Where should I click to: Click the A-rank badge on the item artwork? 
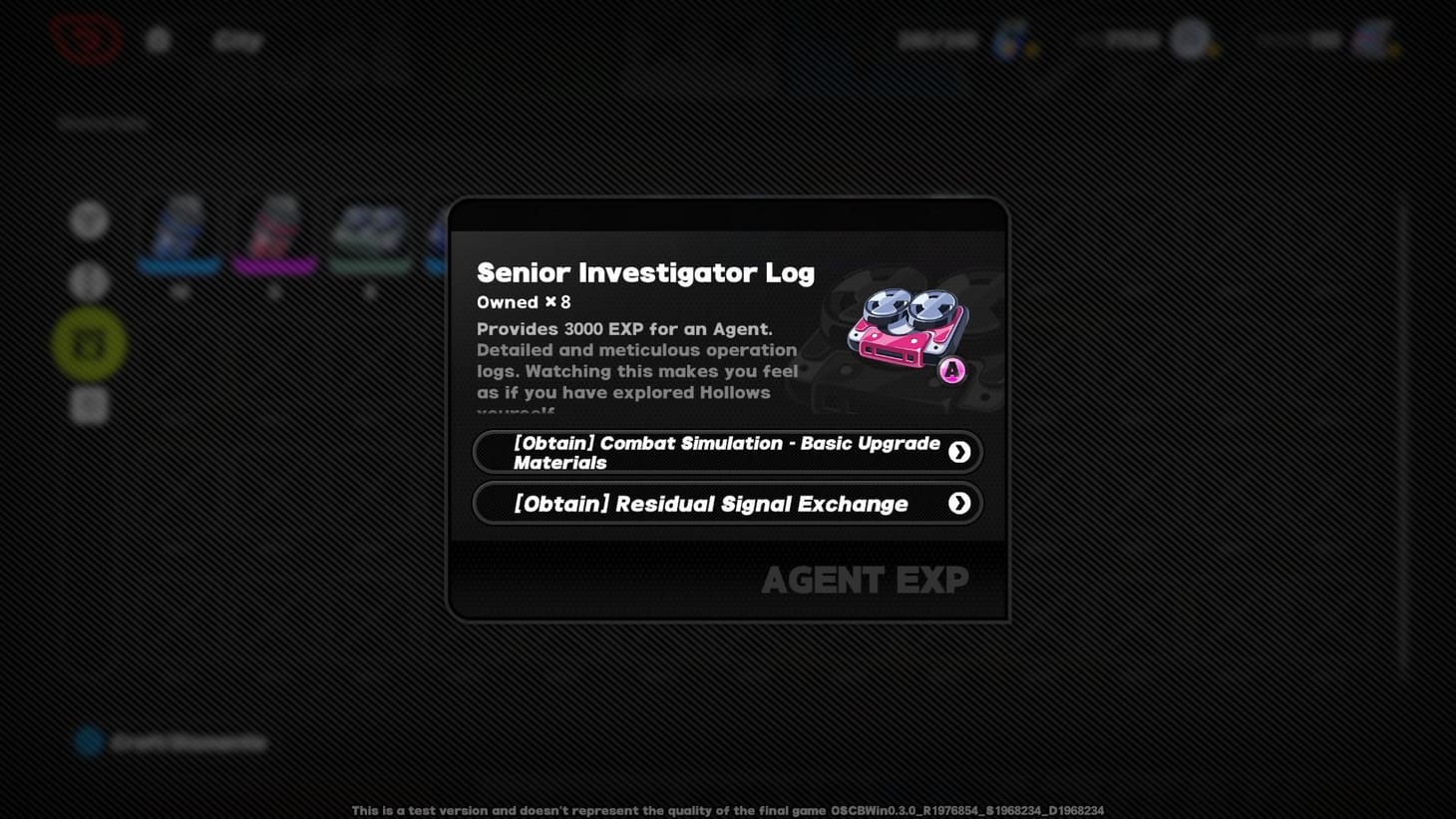point(950,370)
